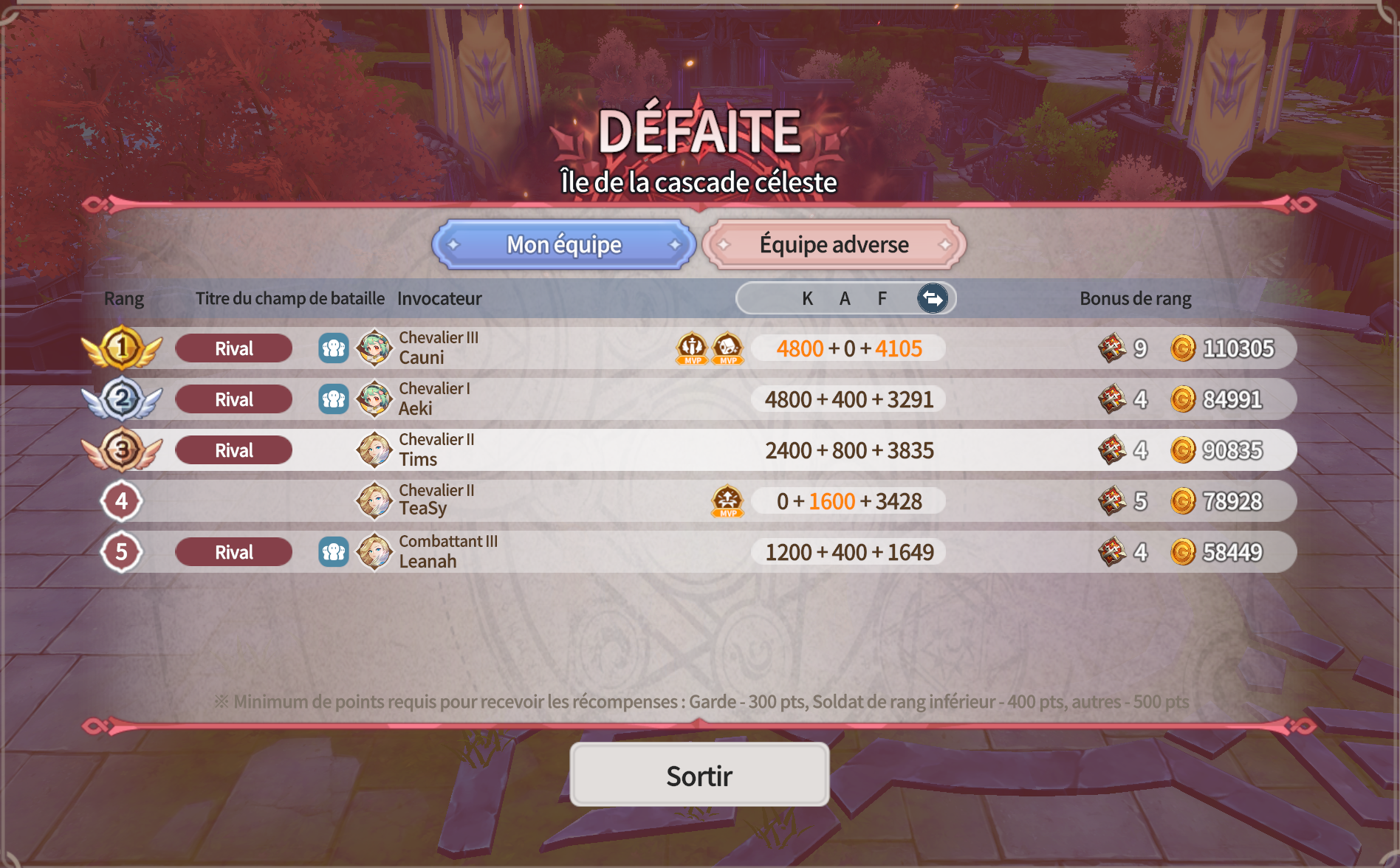Viewport: 1400px width, 868px height.
Task: Click Aeki's blue group icon
Action: point(334,399)
